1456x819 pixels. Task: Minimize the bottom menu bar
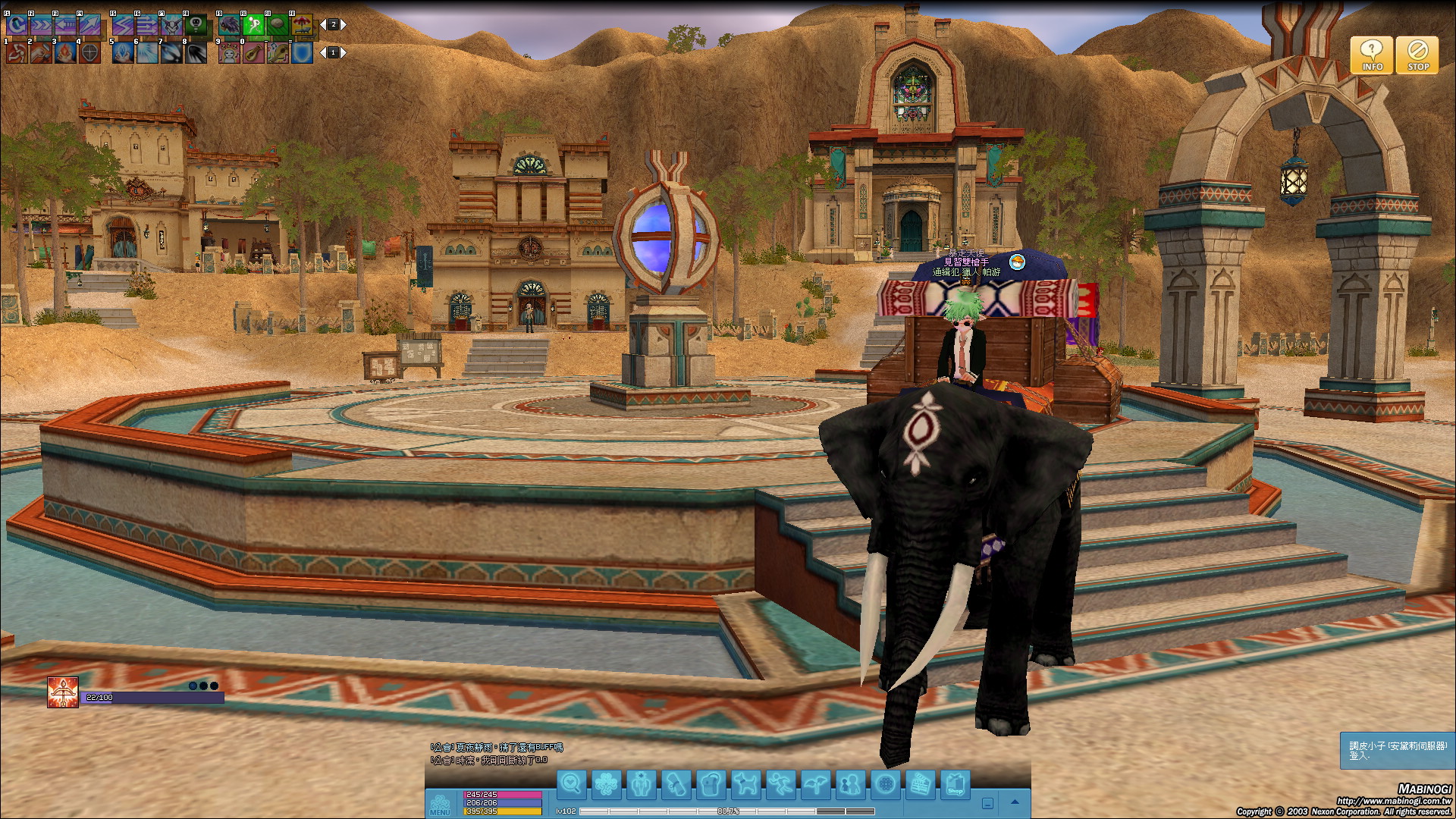tap(987, 803)
